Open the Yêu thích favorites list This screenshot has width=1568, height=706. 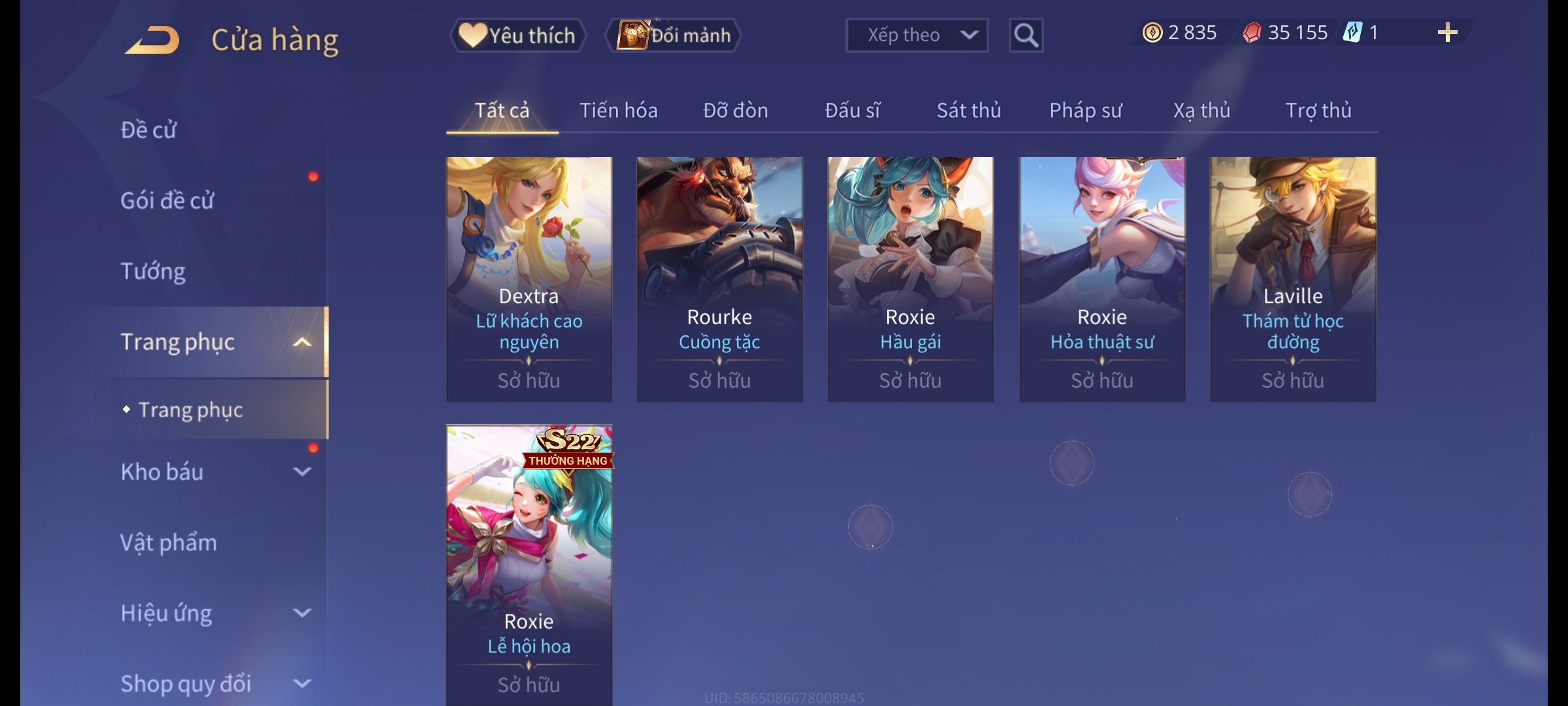(x=518, y=35)
